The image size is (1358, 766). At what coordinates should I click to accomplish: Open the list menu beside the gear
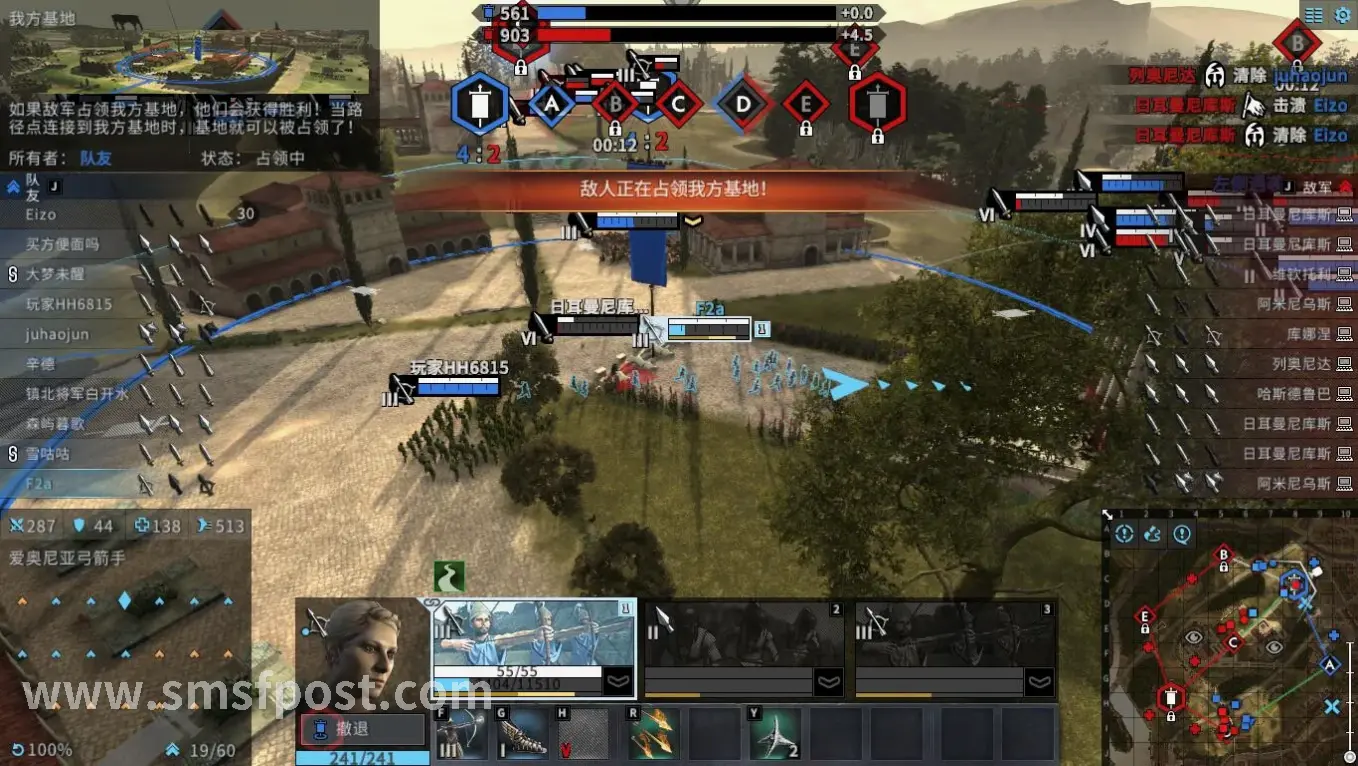[1313, 15]
